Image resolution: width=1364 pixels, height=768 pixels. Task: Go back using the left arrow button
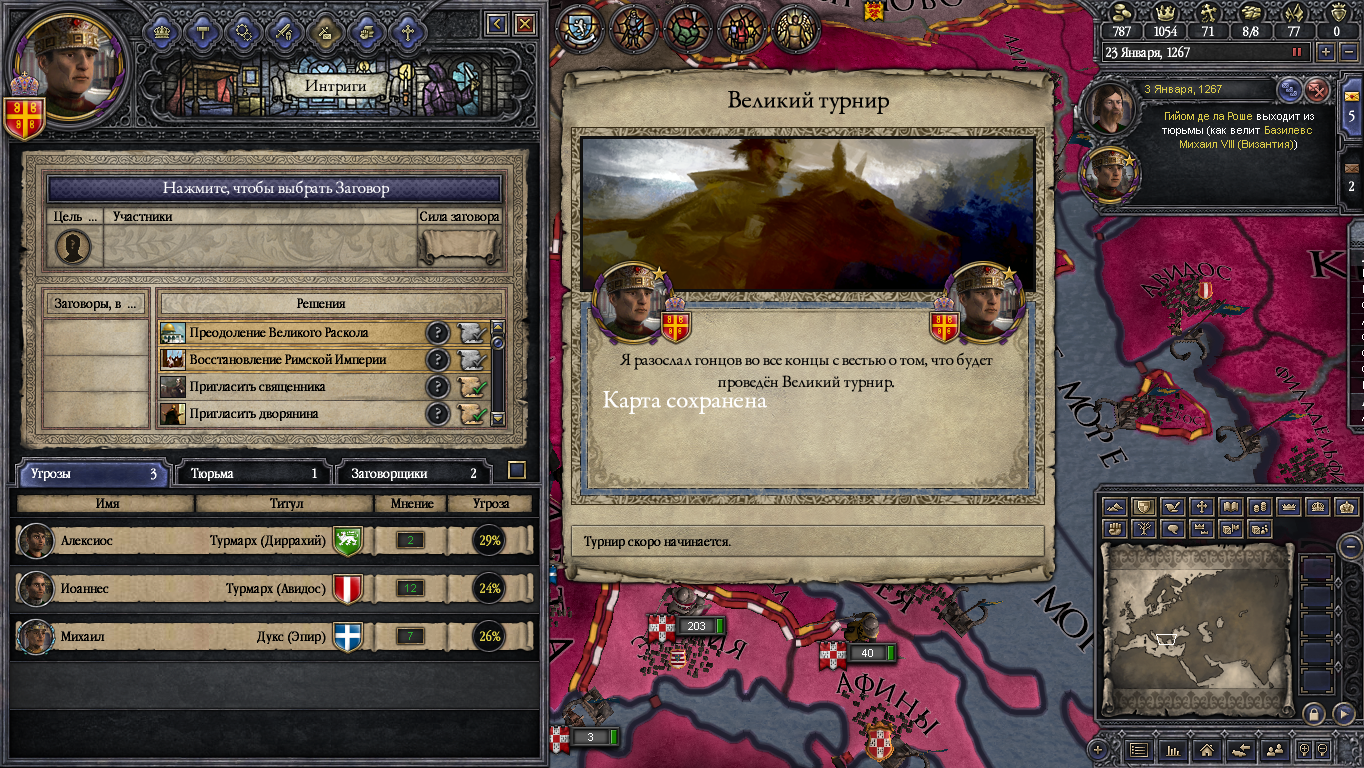tap(496, 24)
